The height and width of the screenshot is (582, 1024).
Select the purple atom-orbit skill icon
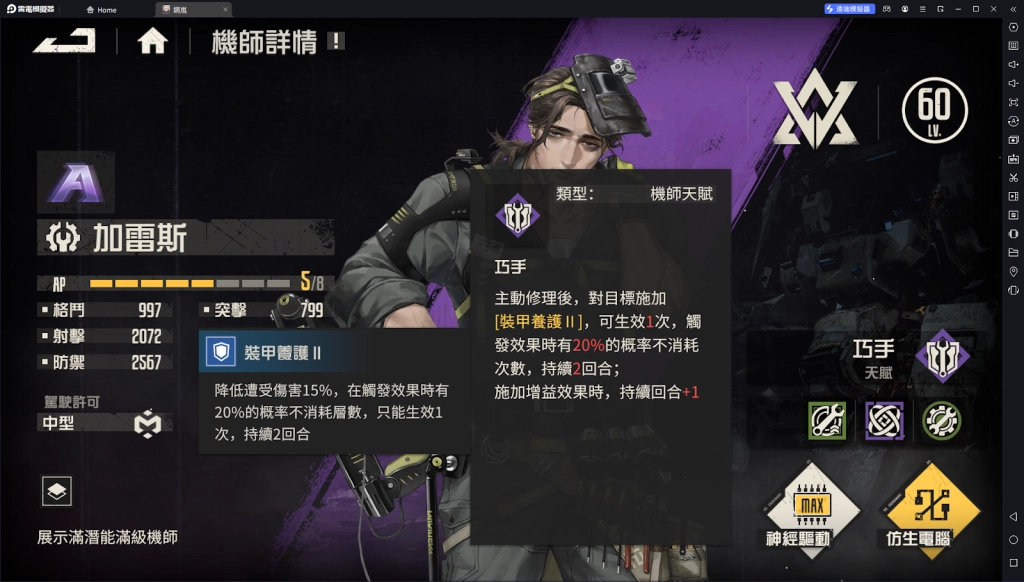tap(884, 421)
